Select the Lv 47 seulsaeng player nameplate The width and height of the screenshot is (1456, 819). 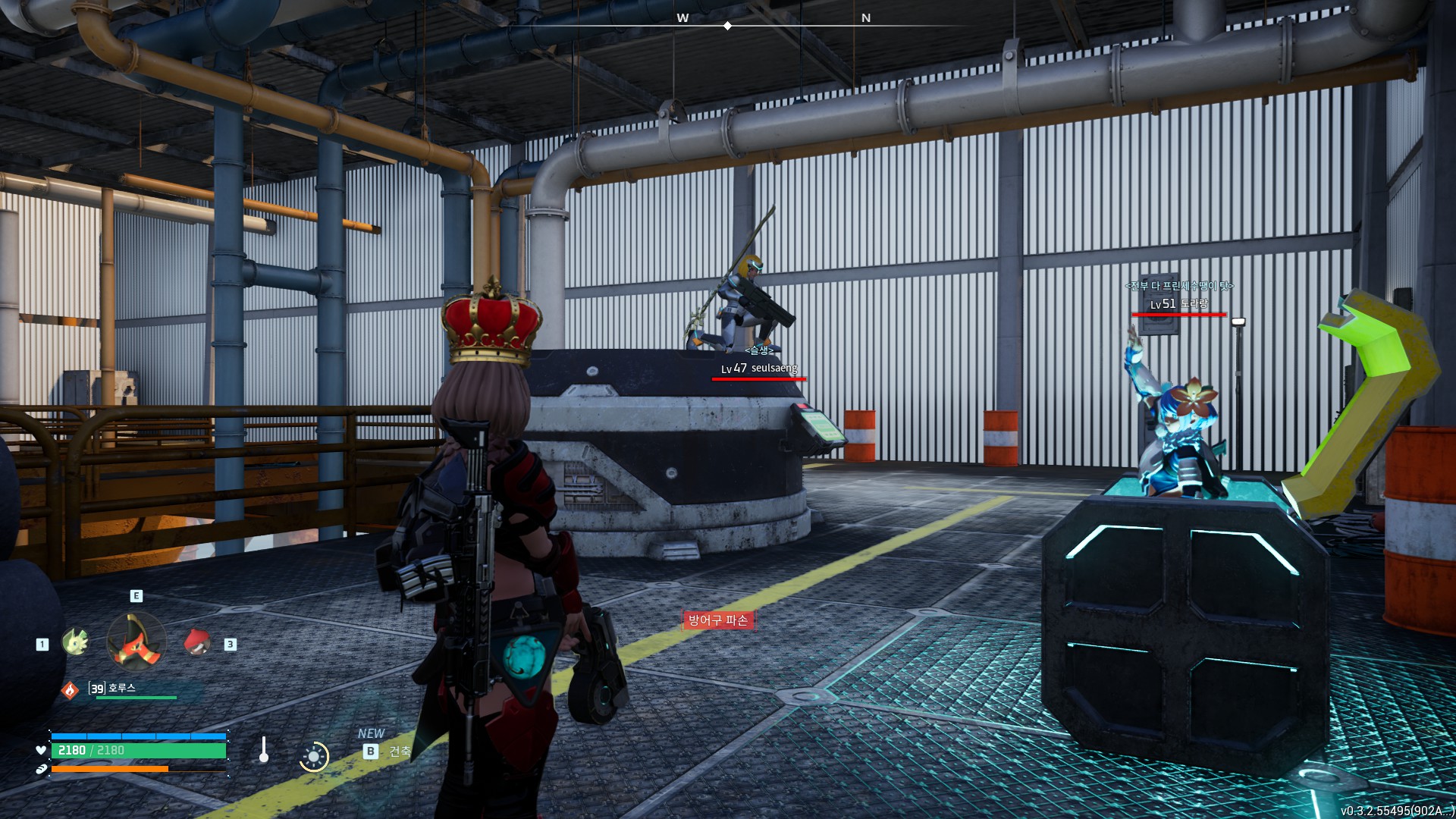click(x=759, y=369)
